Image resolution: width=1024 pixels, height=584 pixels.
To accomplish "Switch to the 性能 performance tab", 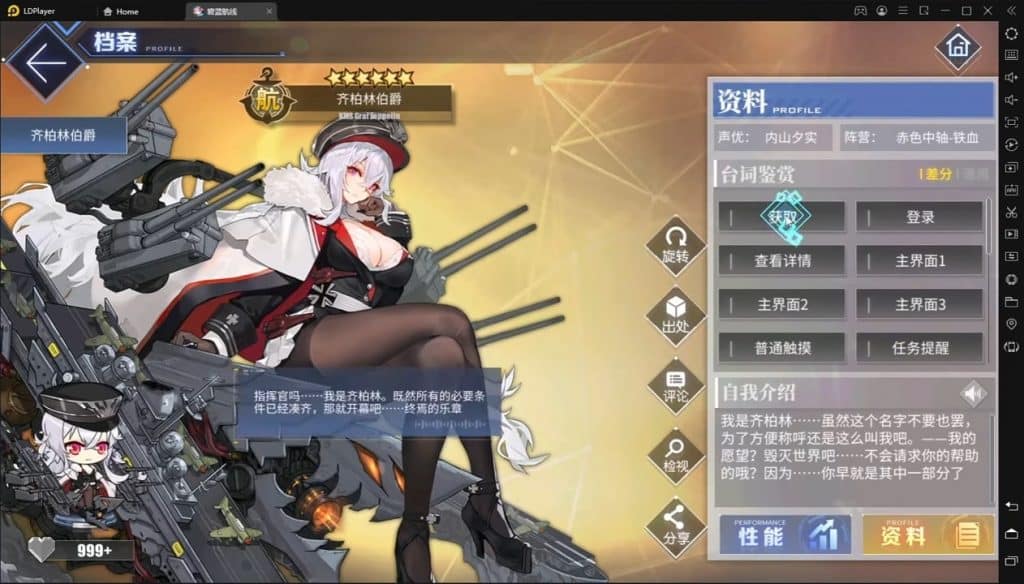I will pos(785,535).
